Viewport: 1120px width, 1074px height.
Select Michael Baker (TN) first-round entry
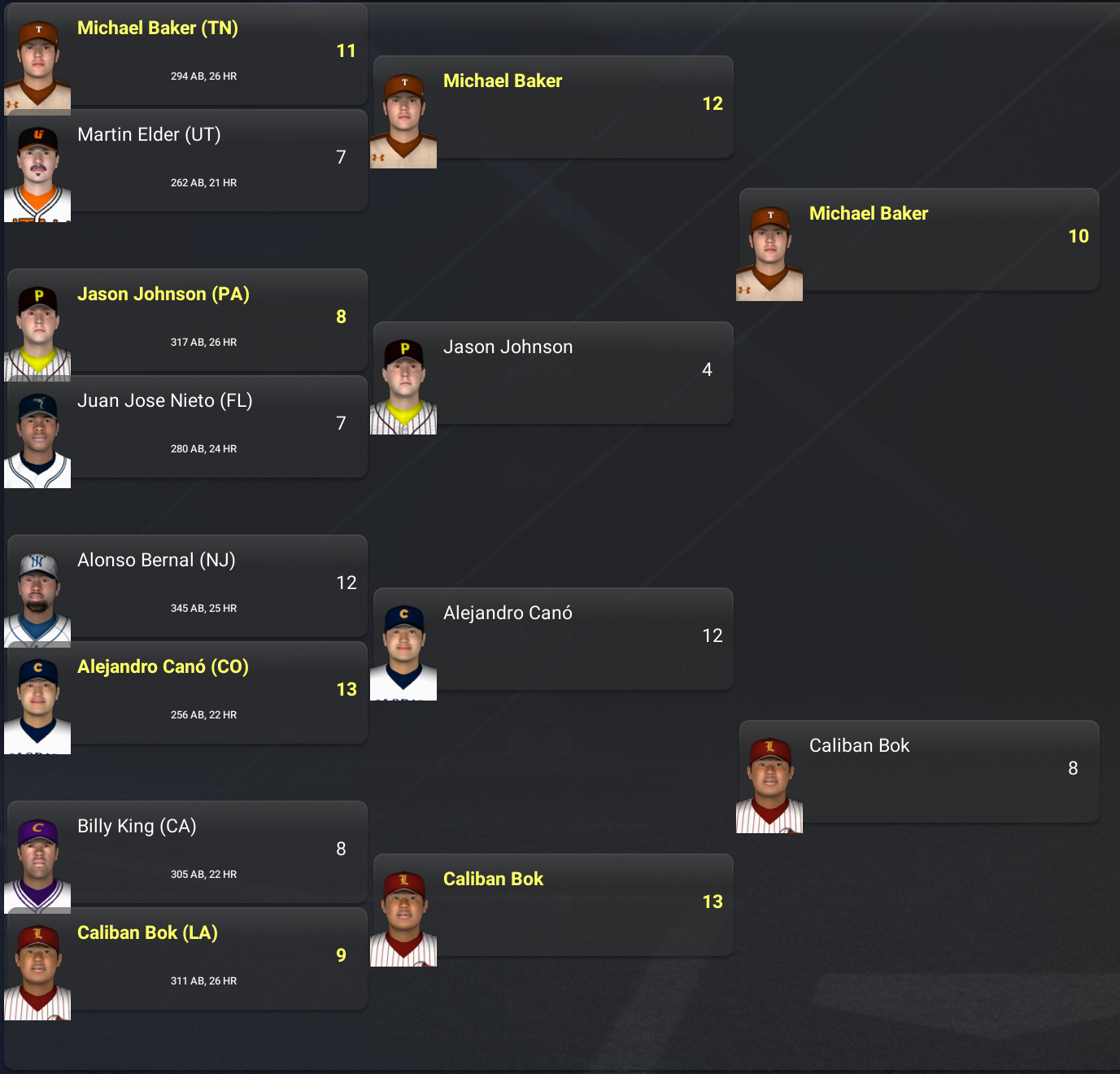(187, 54)
